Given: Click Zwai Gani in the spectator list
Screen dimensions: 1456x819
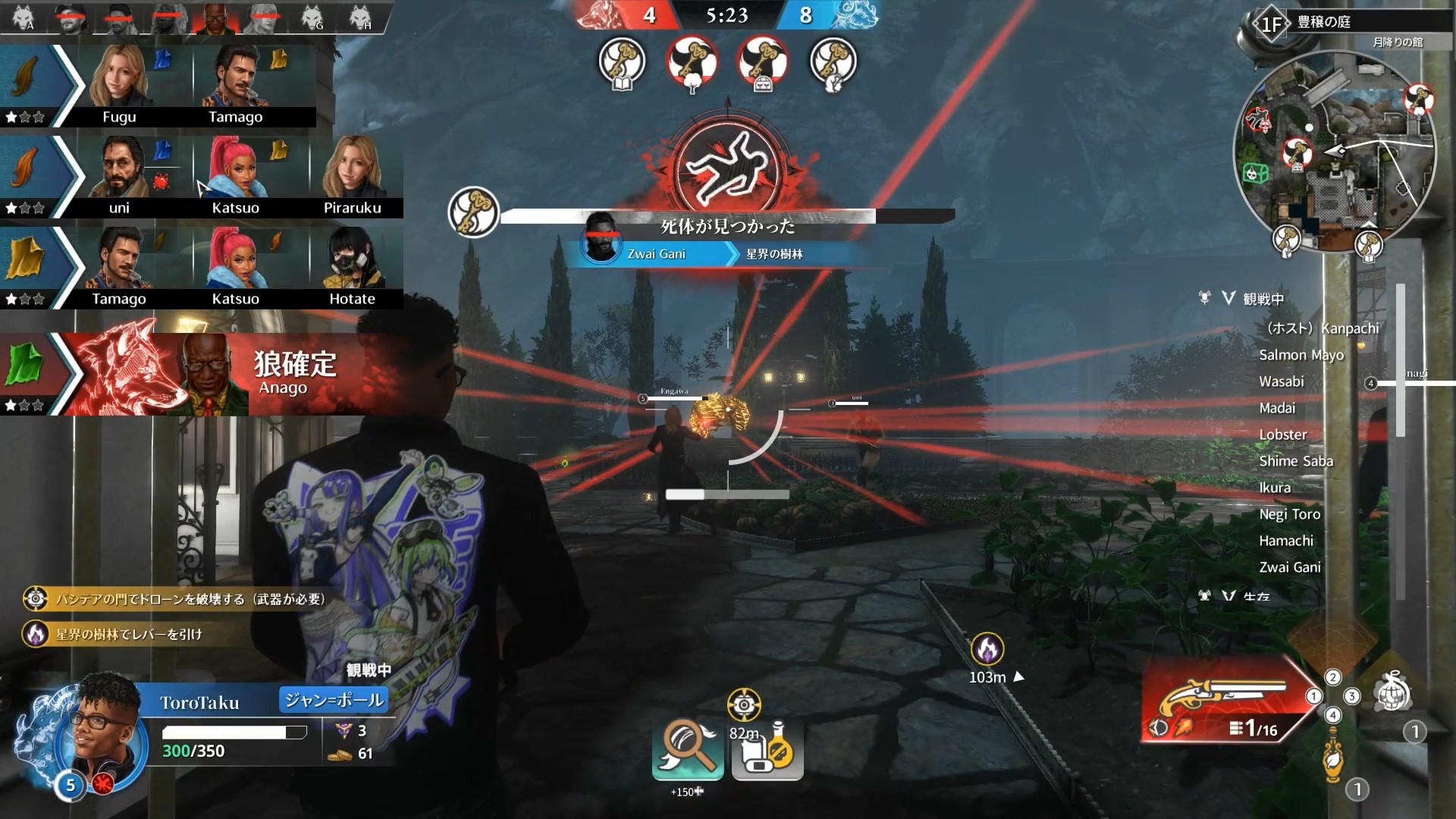Looking at the screenshot, I should [1289, 567].
